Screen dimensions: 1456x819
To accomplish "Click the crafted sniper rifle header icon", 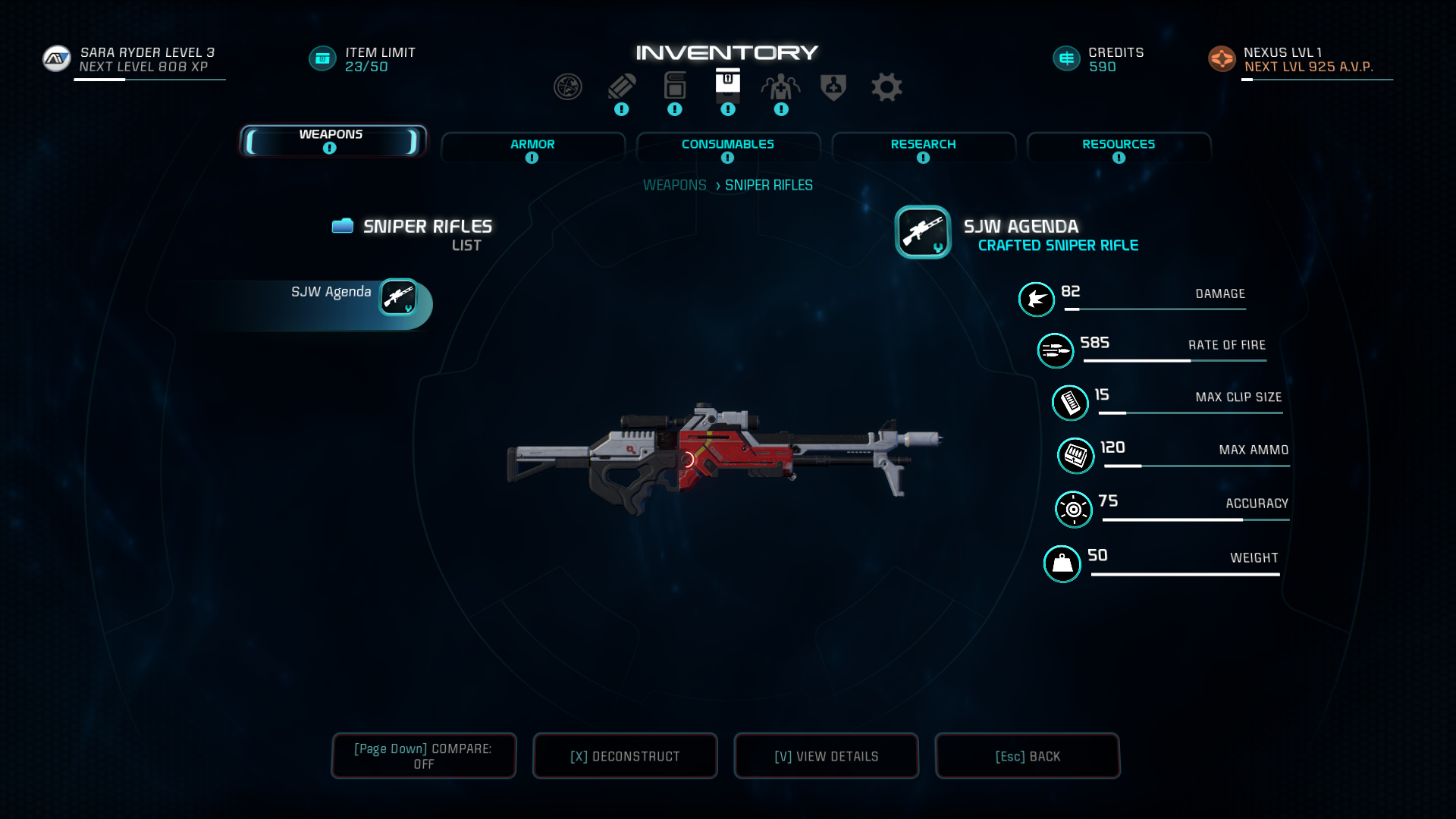I will pyautogui.click(x=922, y=232).
